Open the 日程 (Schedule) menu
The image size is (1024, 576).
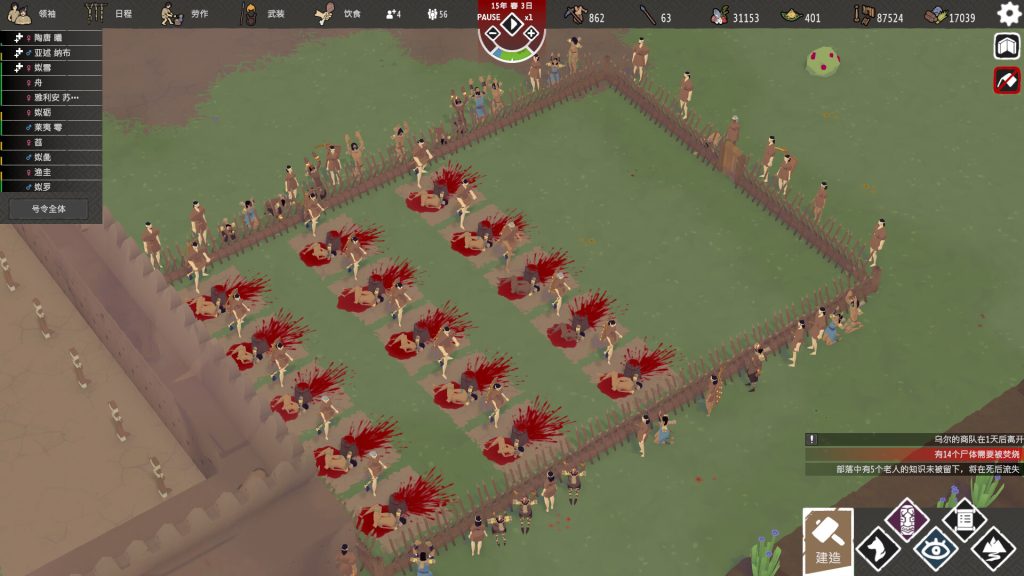(109, 14)
